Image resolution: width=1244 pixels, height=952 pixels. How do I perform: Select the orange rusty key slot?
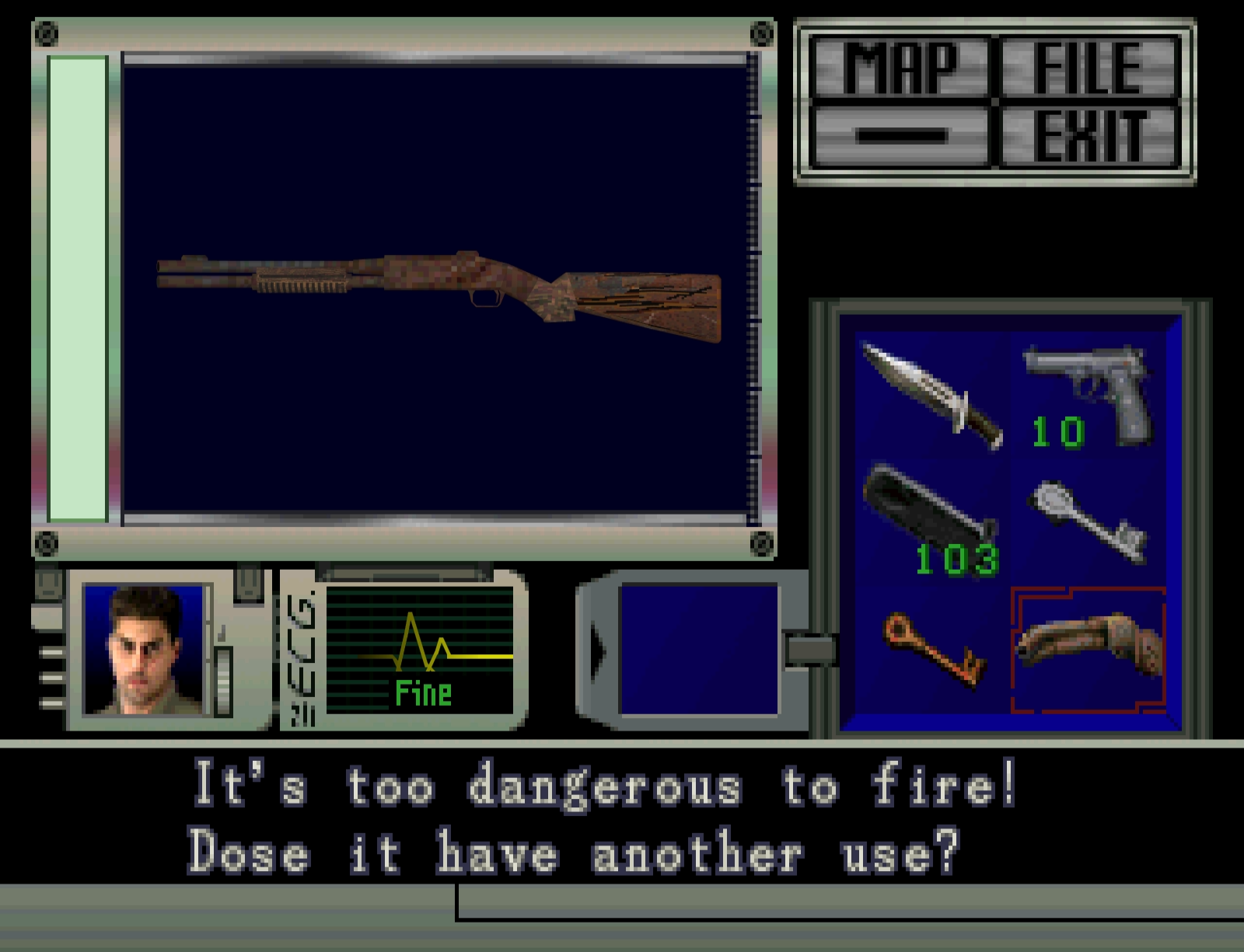[933, 650]
